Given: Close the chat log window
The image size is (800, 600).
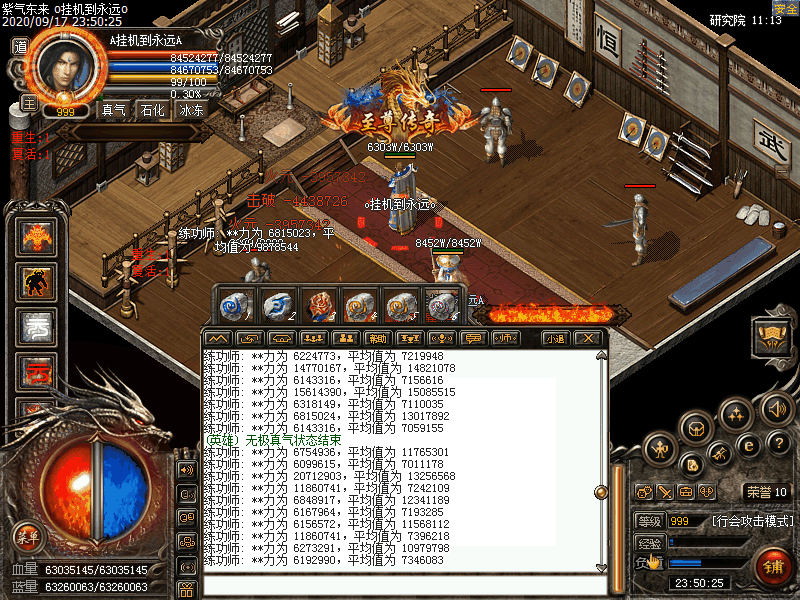Looking at the screenshot, I should coord(589,338).
